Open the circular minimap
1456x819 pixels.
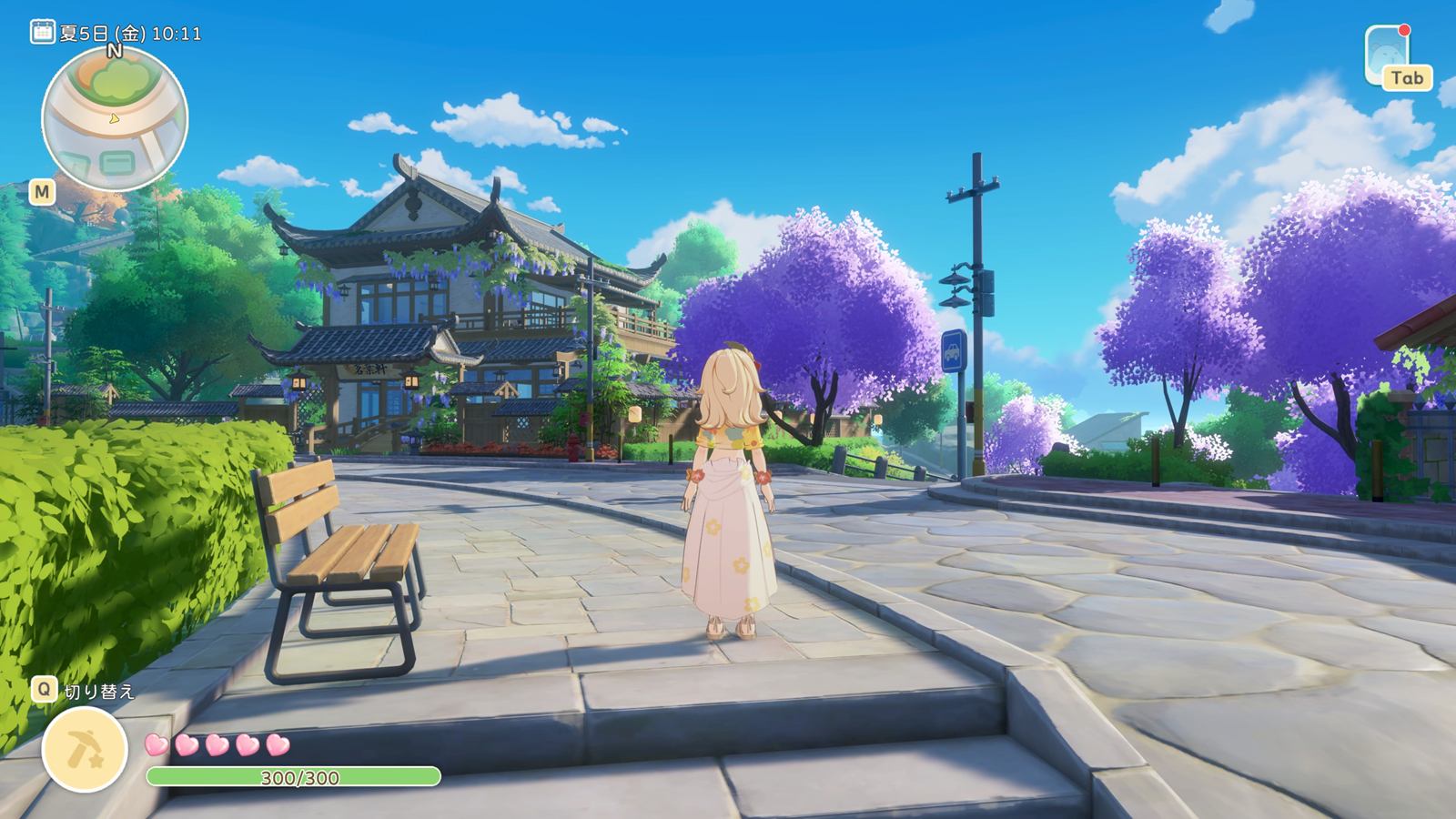click(x=115, y=119)
